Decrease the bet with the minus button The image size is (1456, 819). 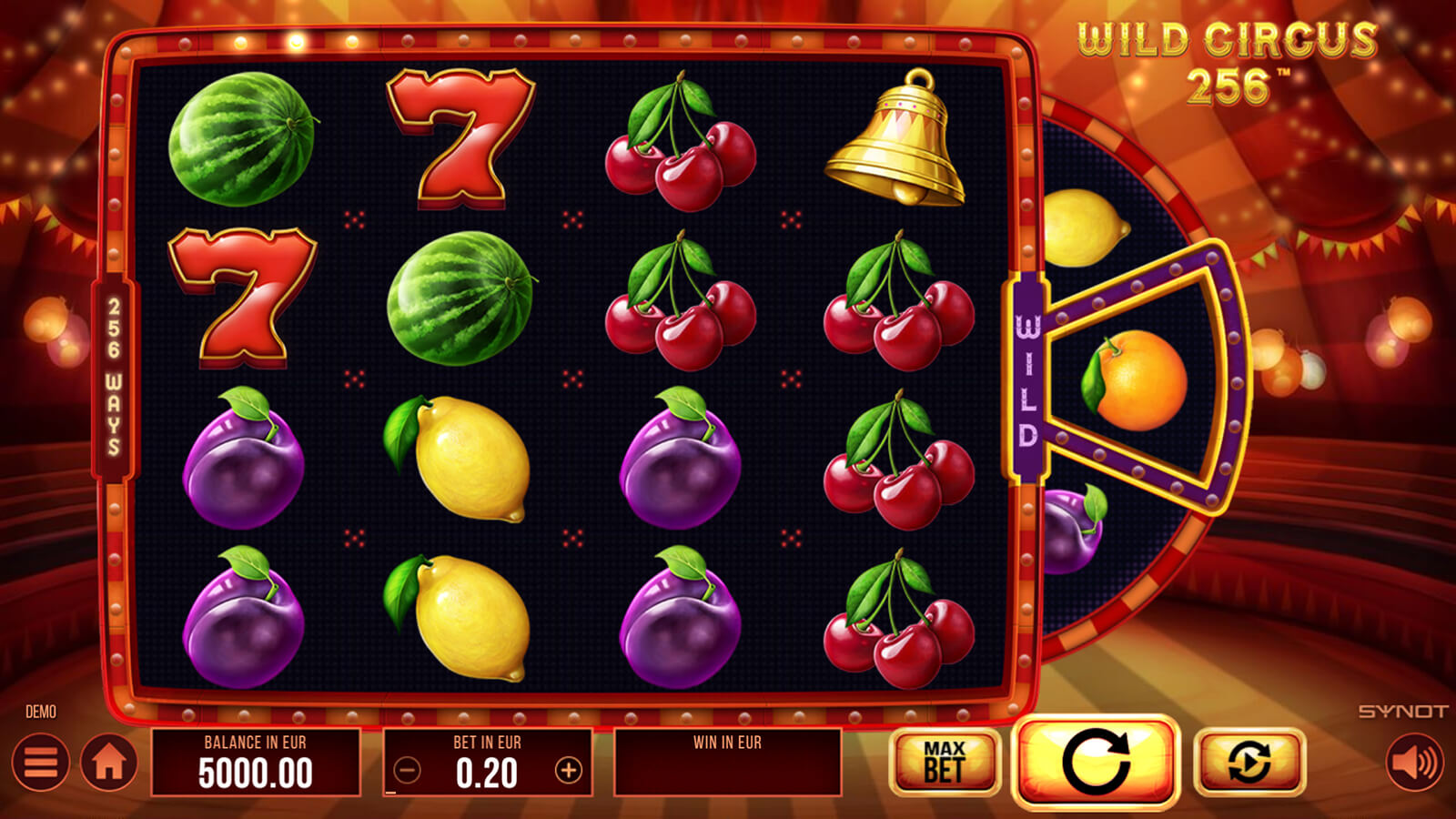(408, 771)
